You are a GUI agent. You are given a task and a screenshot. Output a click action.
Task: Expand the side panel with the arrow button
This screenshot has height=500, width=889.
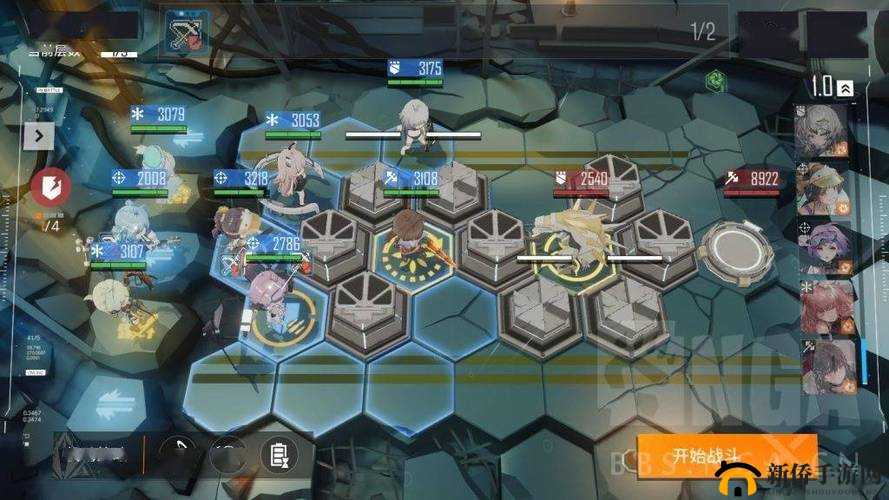(38, 135)
